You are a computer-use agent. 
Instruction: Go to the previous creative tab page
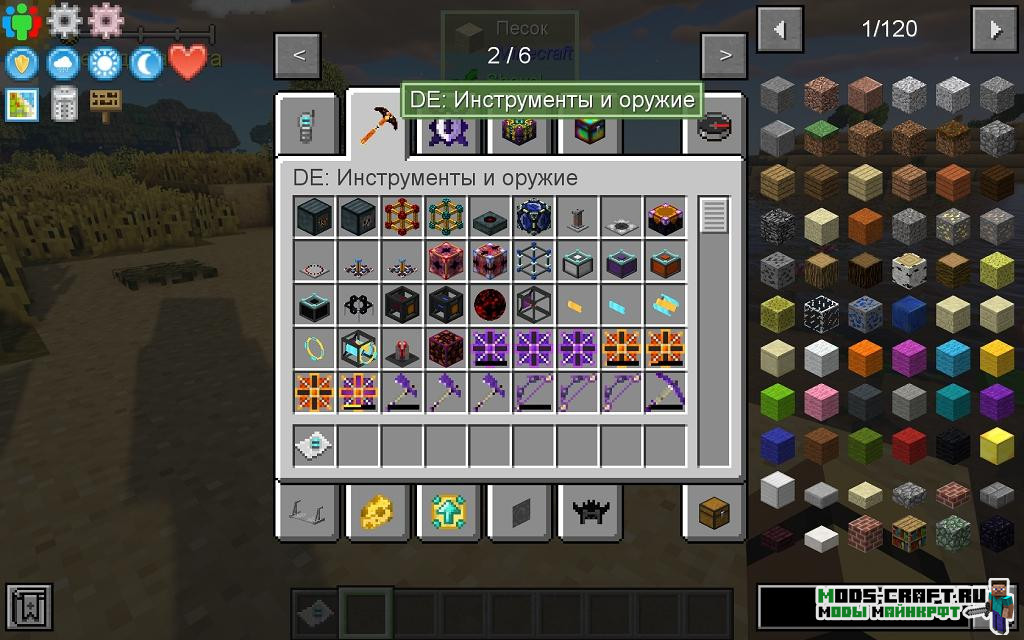pos(299,55)
